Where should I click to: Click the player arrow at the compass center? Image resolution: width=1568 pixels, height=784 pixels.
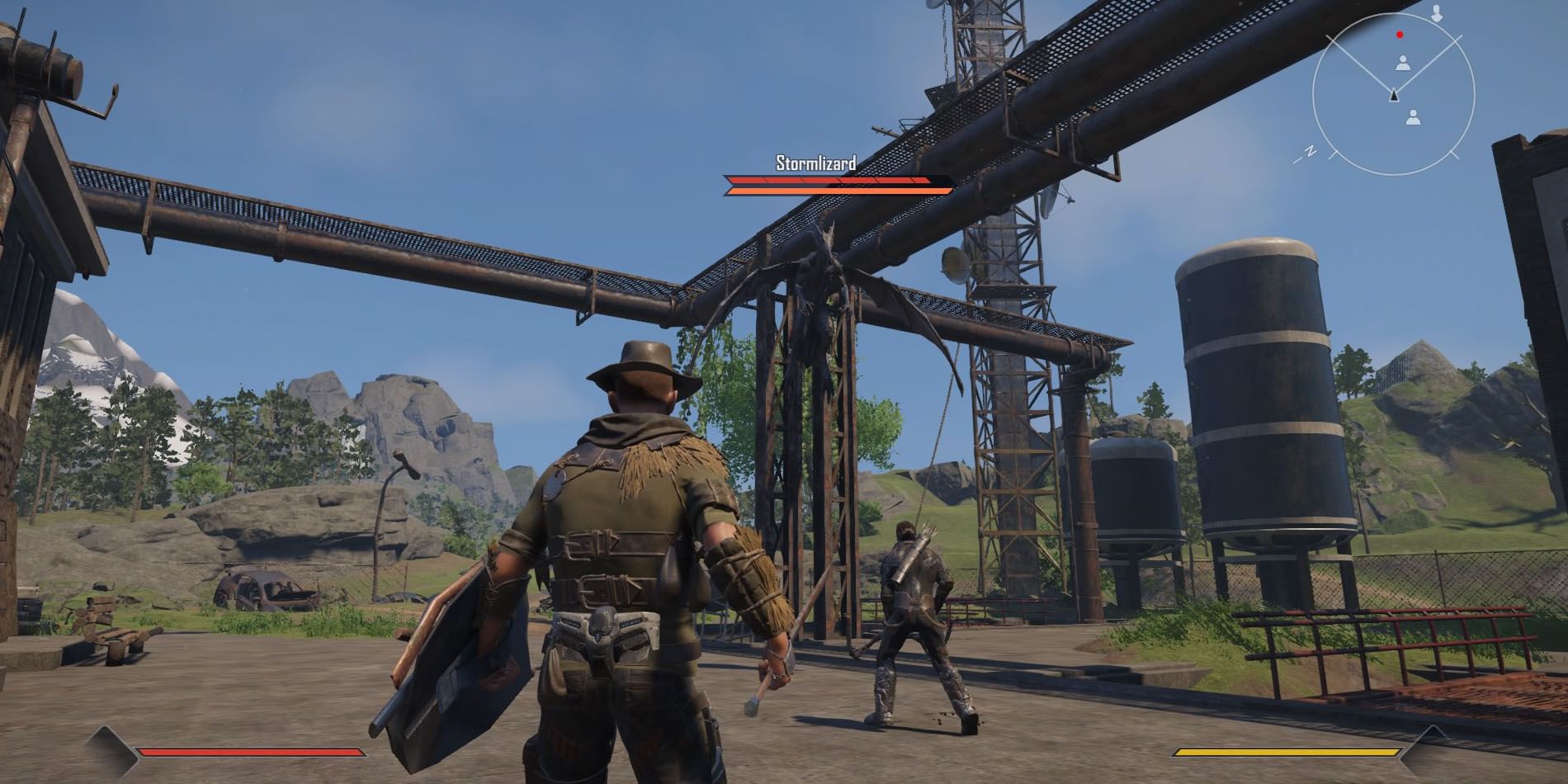tap(1394, 95)
